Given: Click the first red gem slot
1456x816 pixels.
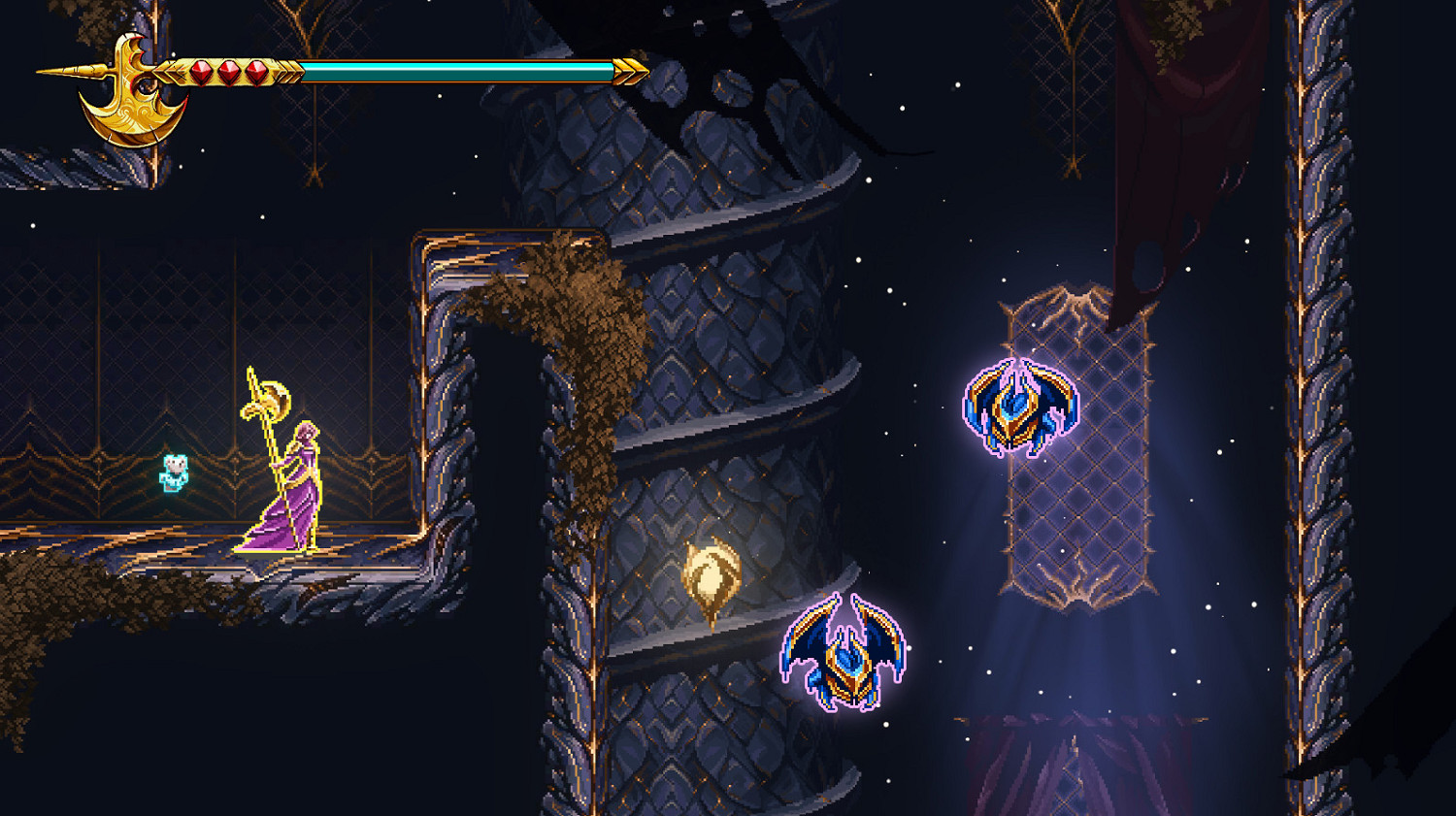Looking at the screenshot, I should pyautogui.click(x=199, y=70).
